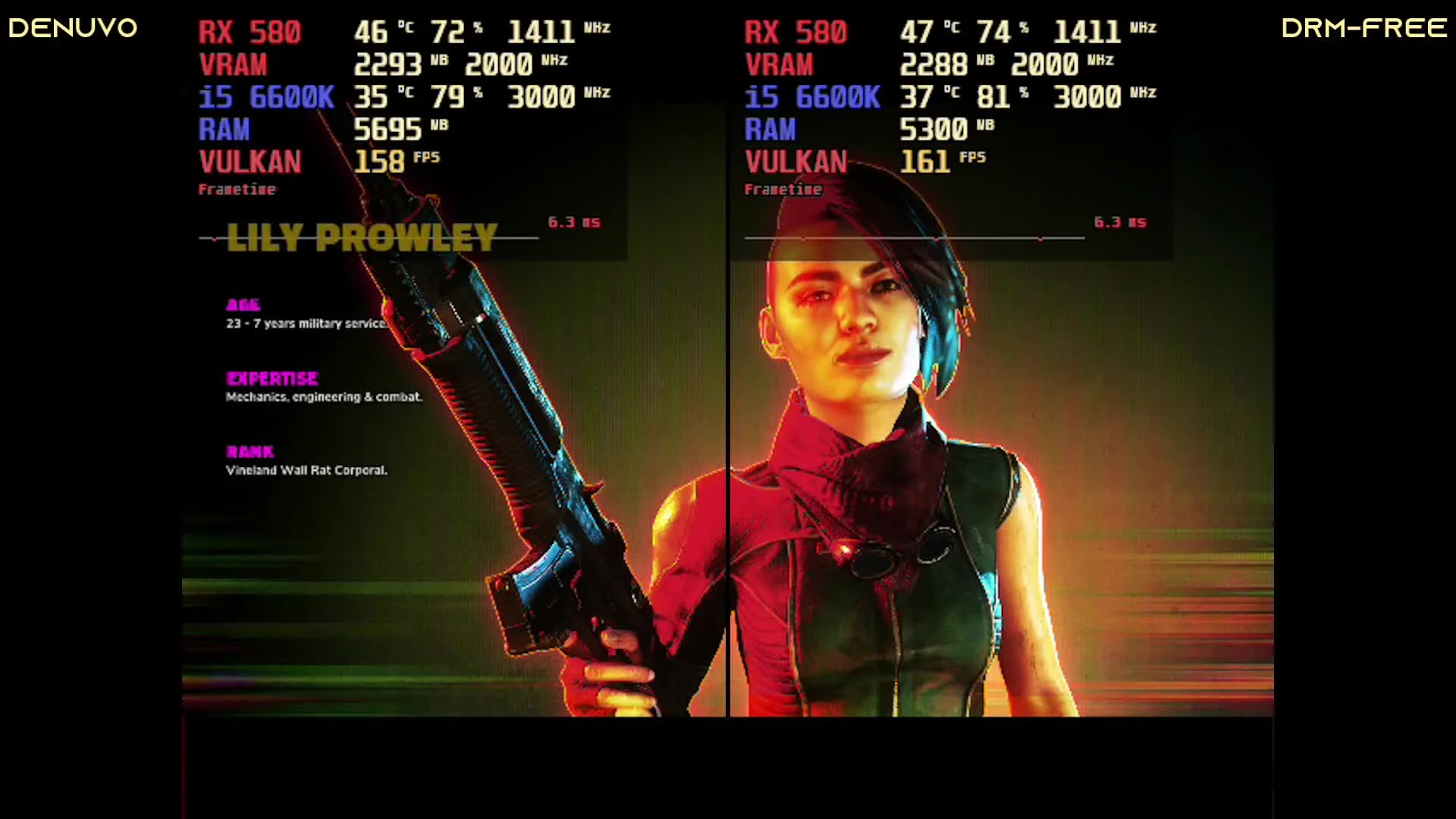The image size is (1456, 819).
Task: Expand the EXPERTISE section
Action: tap(271, 379)
